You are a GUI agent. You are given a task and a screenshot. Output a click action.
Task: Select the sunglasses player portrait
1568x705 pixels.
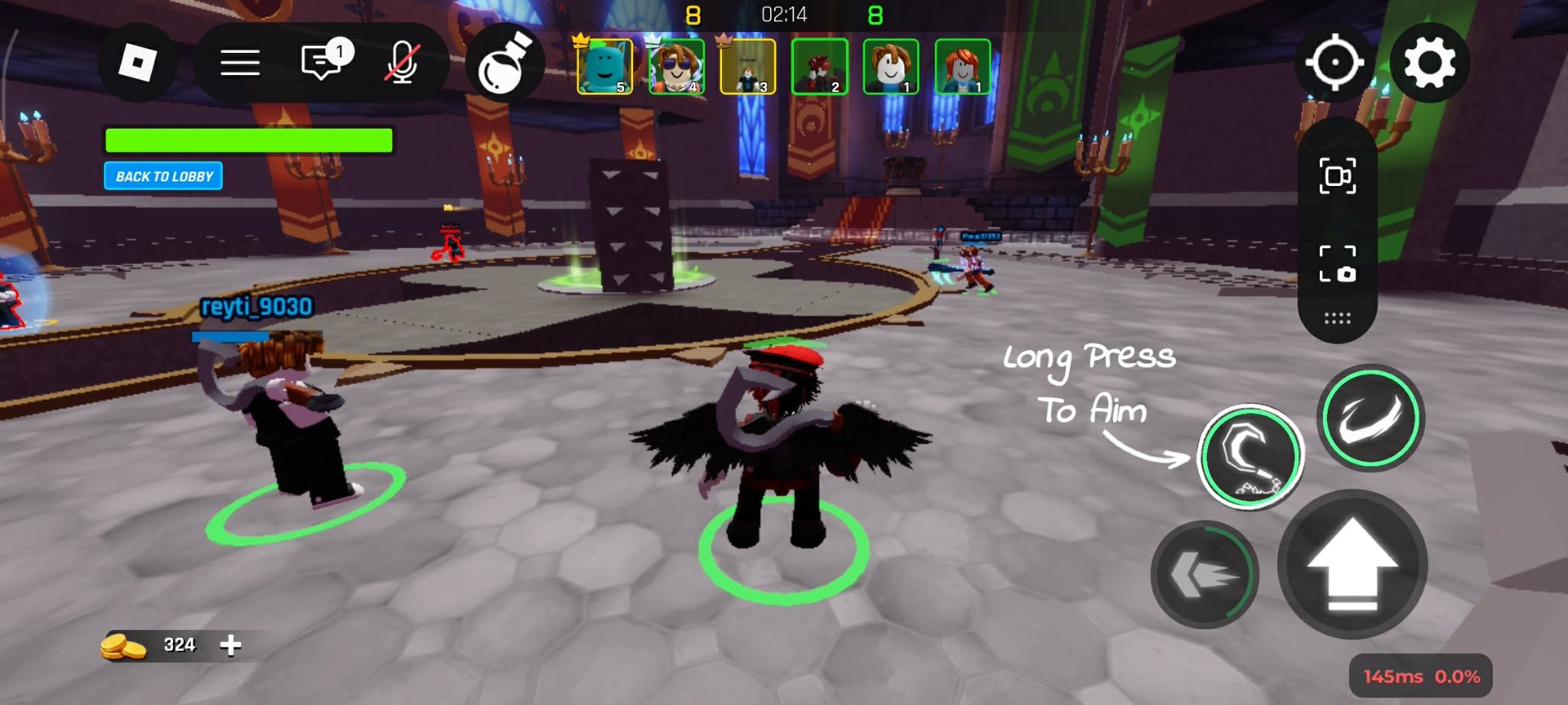click(x=676, y=67)
